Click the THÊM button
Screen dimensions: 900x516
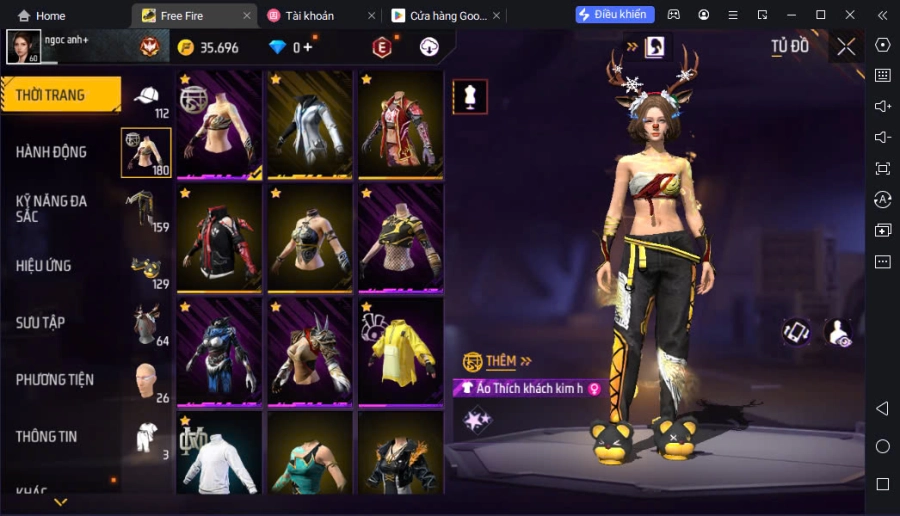498,361
